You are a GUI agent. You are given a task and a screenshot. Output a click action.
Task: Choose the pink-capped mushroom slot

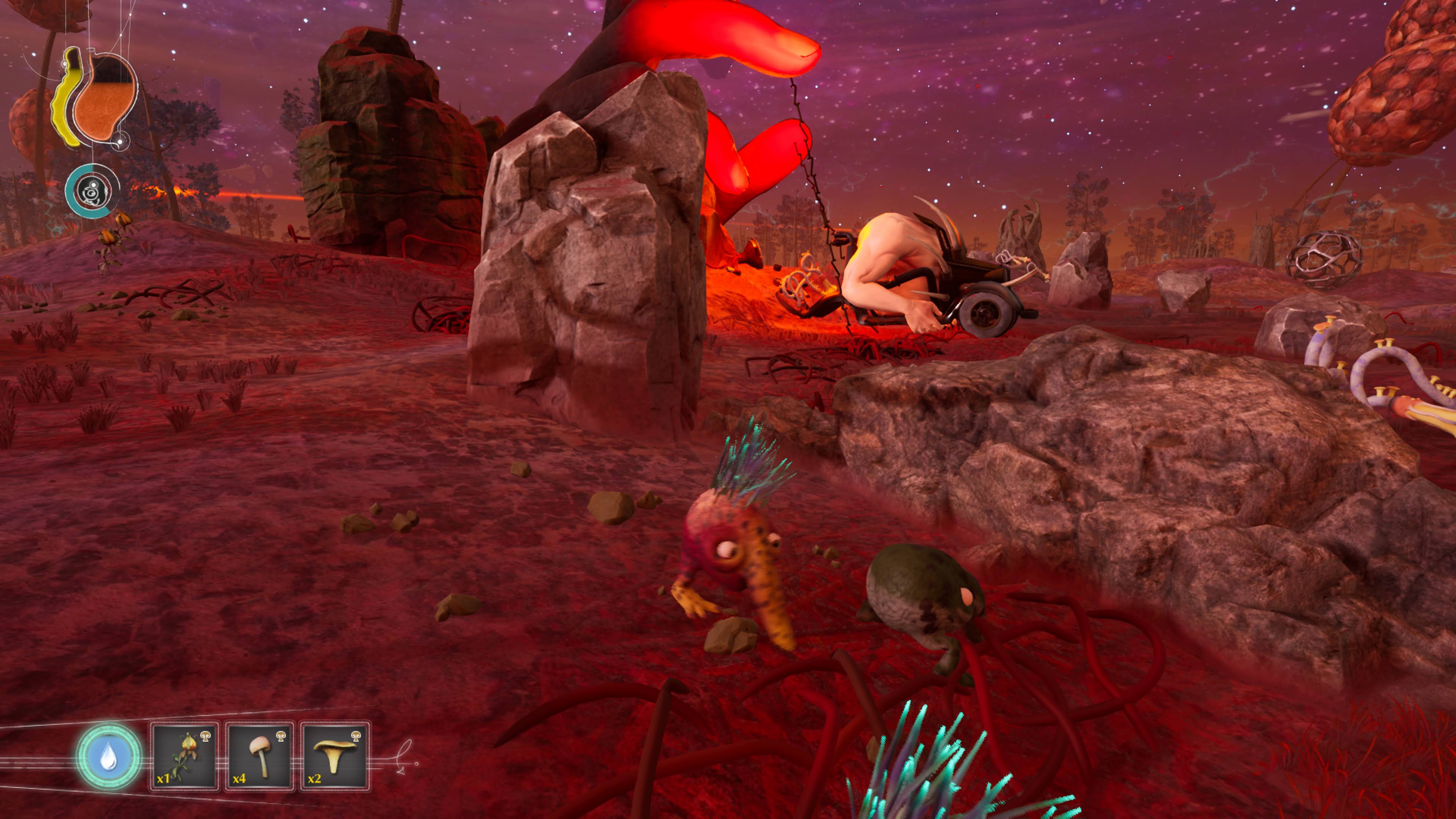click(260, 756)
